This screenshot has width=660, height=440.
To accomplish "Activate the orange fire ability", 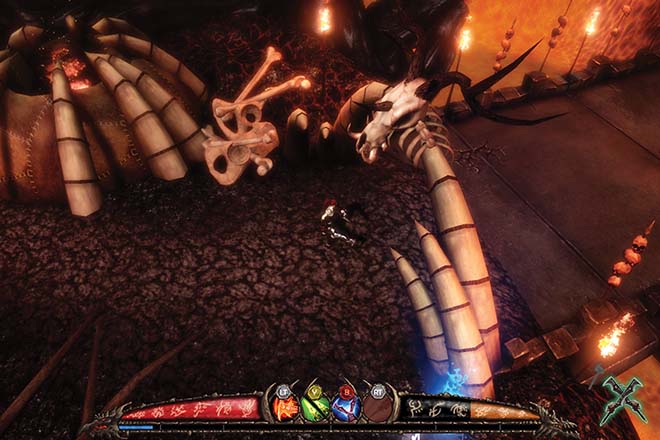I will click(286, 409).
